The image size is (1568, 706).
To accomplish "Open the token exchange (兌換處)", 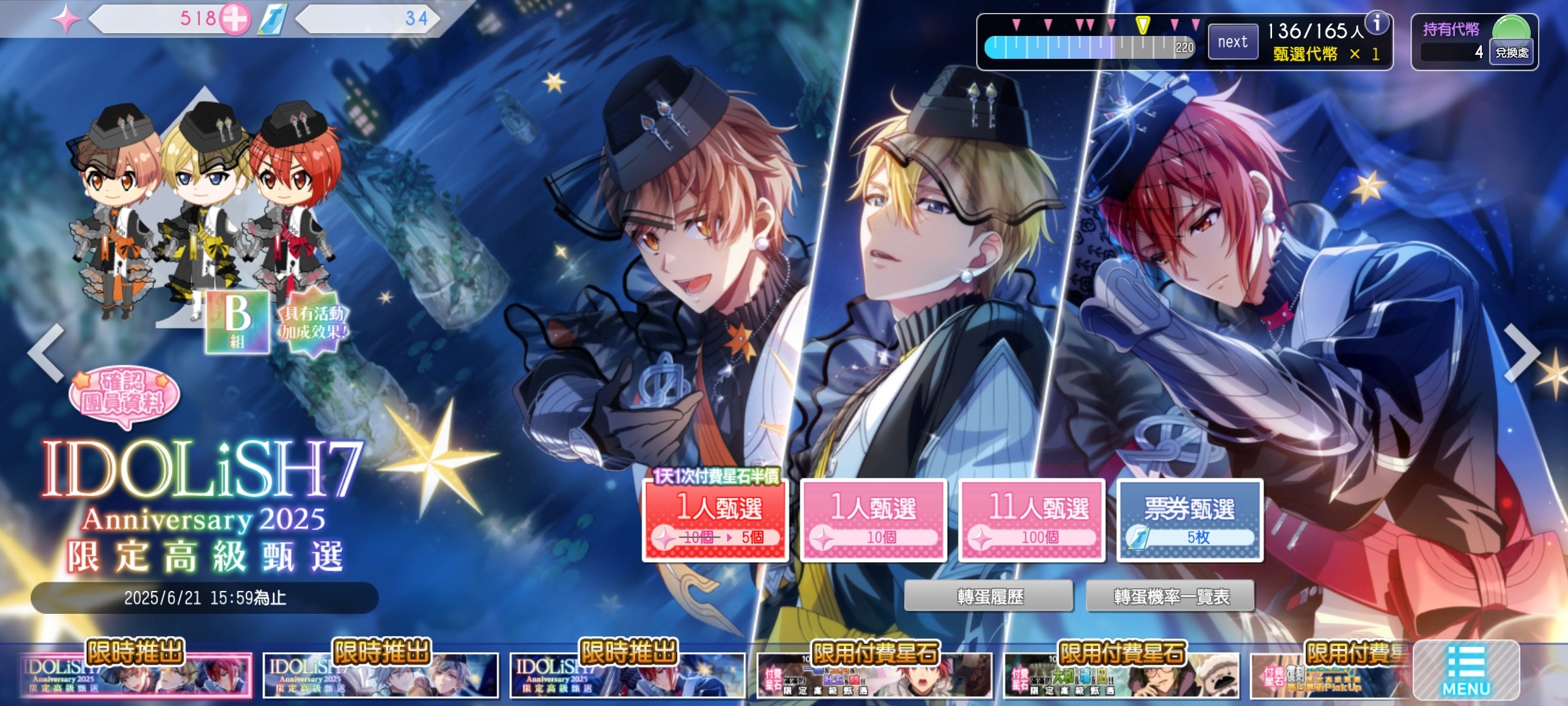I will tap(1512, 52).
